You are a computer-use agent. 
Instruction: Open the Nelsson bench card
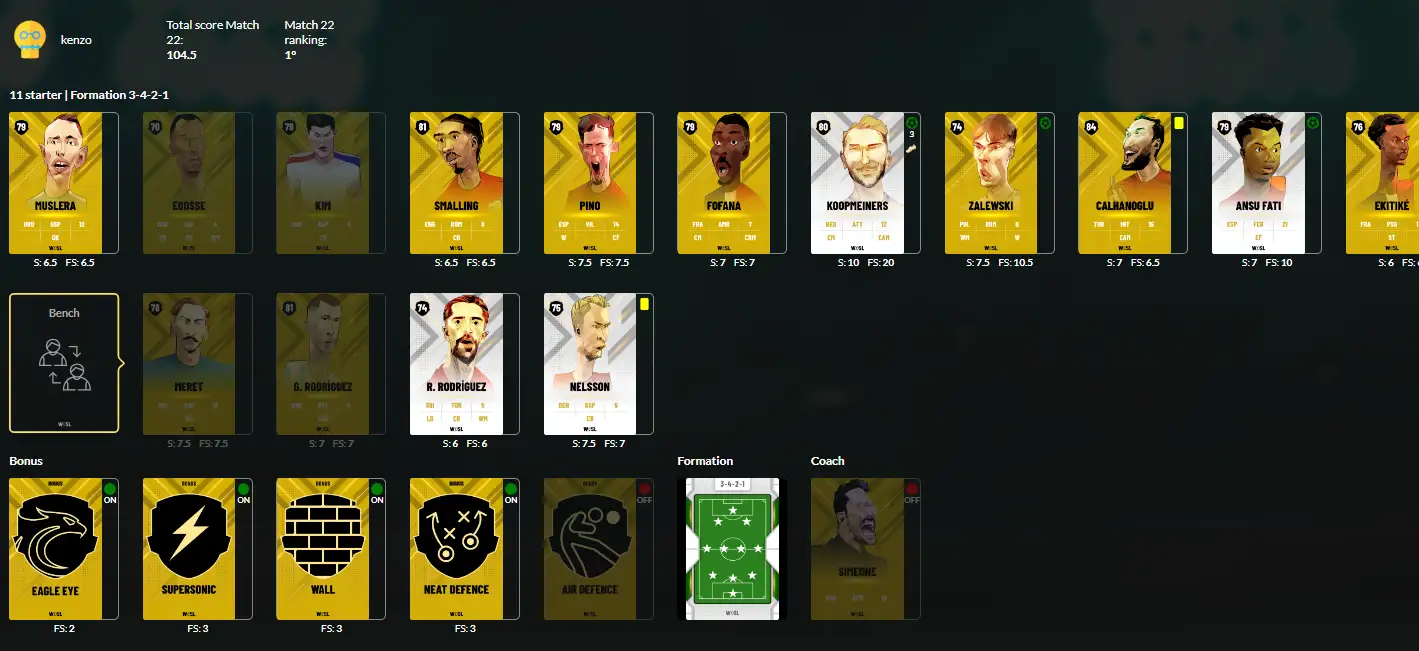(591, 363)
